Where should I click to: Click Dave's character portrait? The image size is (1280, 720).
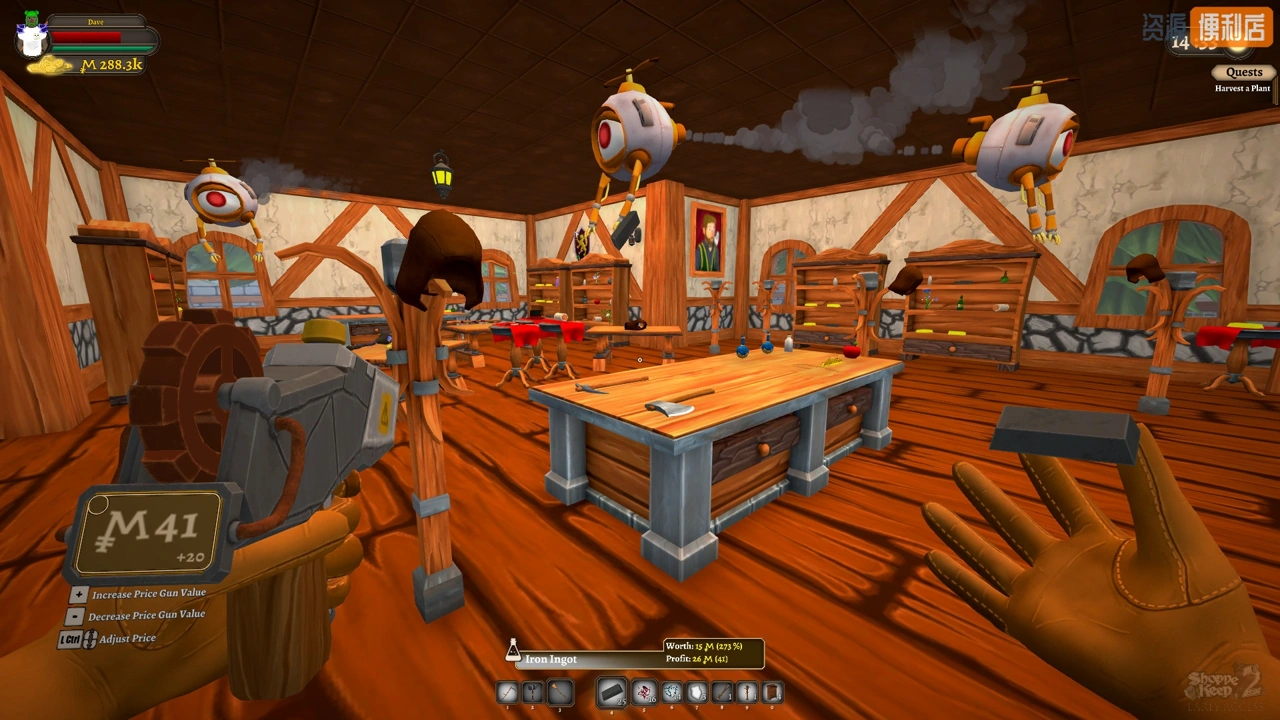tap(31, 35)
